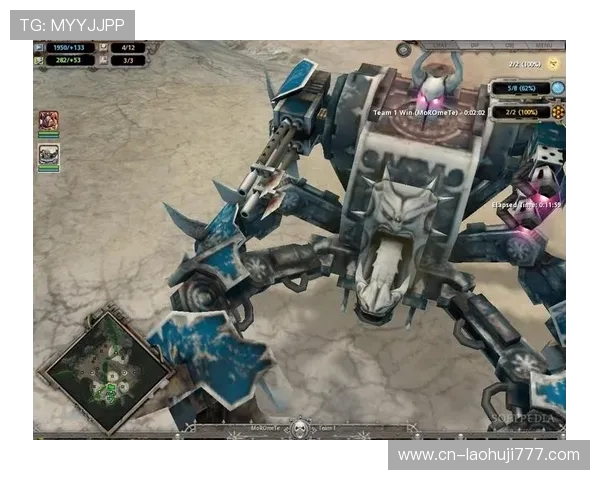Image resolution: width=600 pixels, height=480 pixels.
Task: Click the diamond-shaped minimap
Action: [x=103, y=370]
